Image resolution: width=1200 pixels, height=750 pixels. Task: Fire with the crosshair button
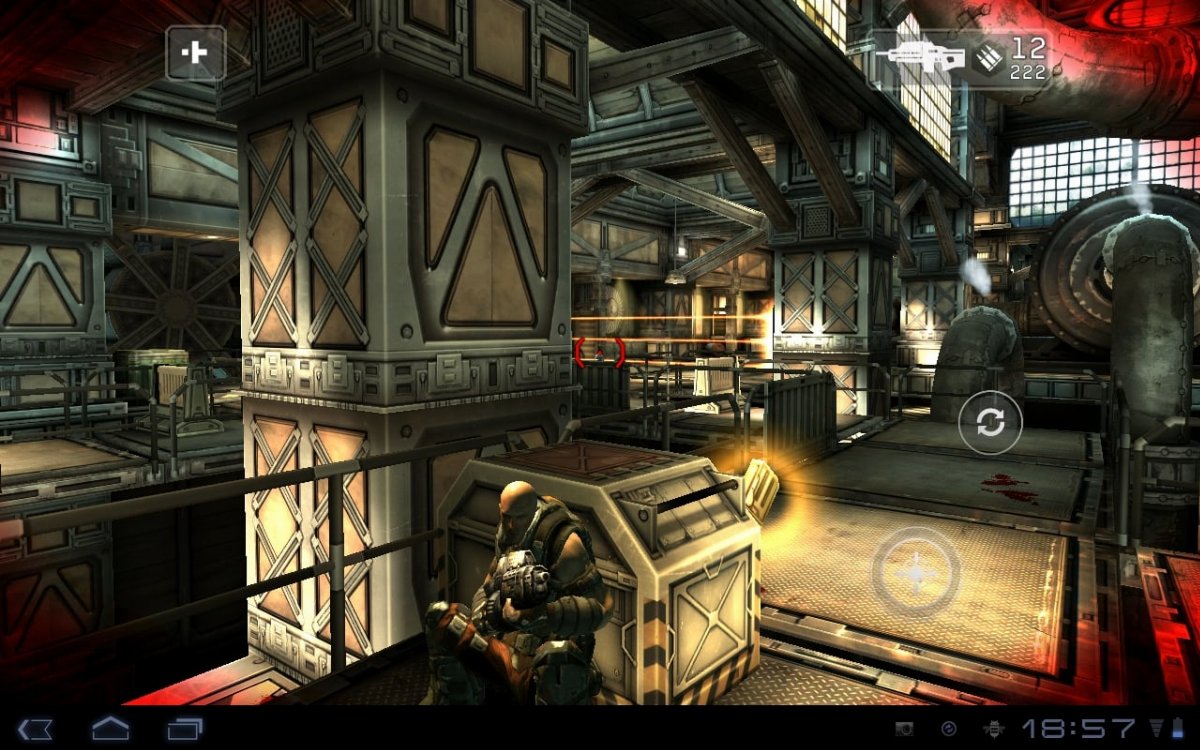915,571
